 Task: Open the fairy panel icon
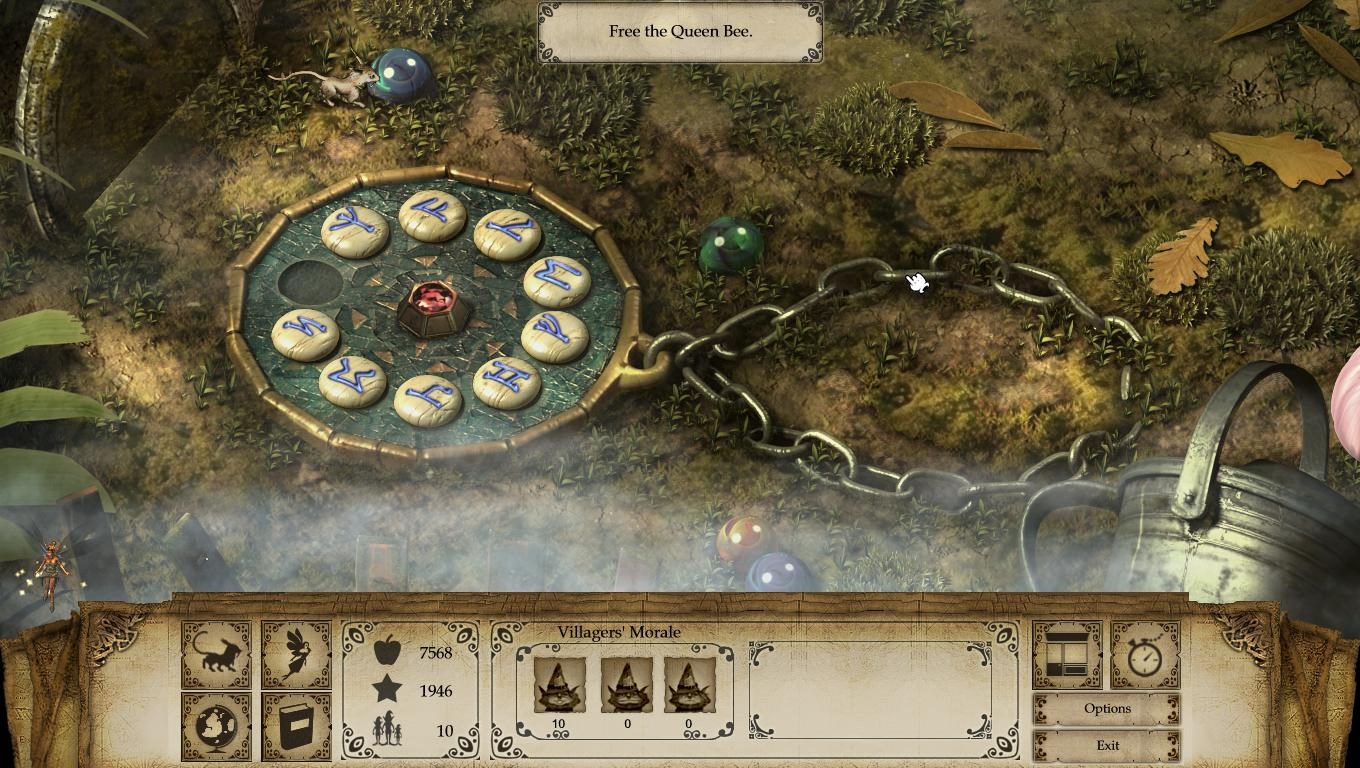[296, 654]
